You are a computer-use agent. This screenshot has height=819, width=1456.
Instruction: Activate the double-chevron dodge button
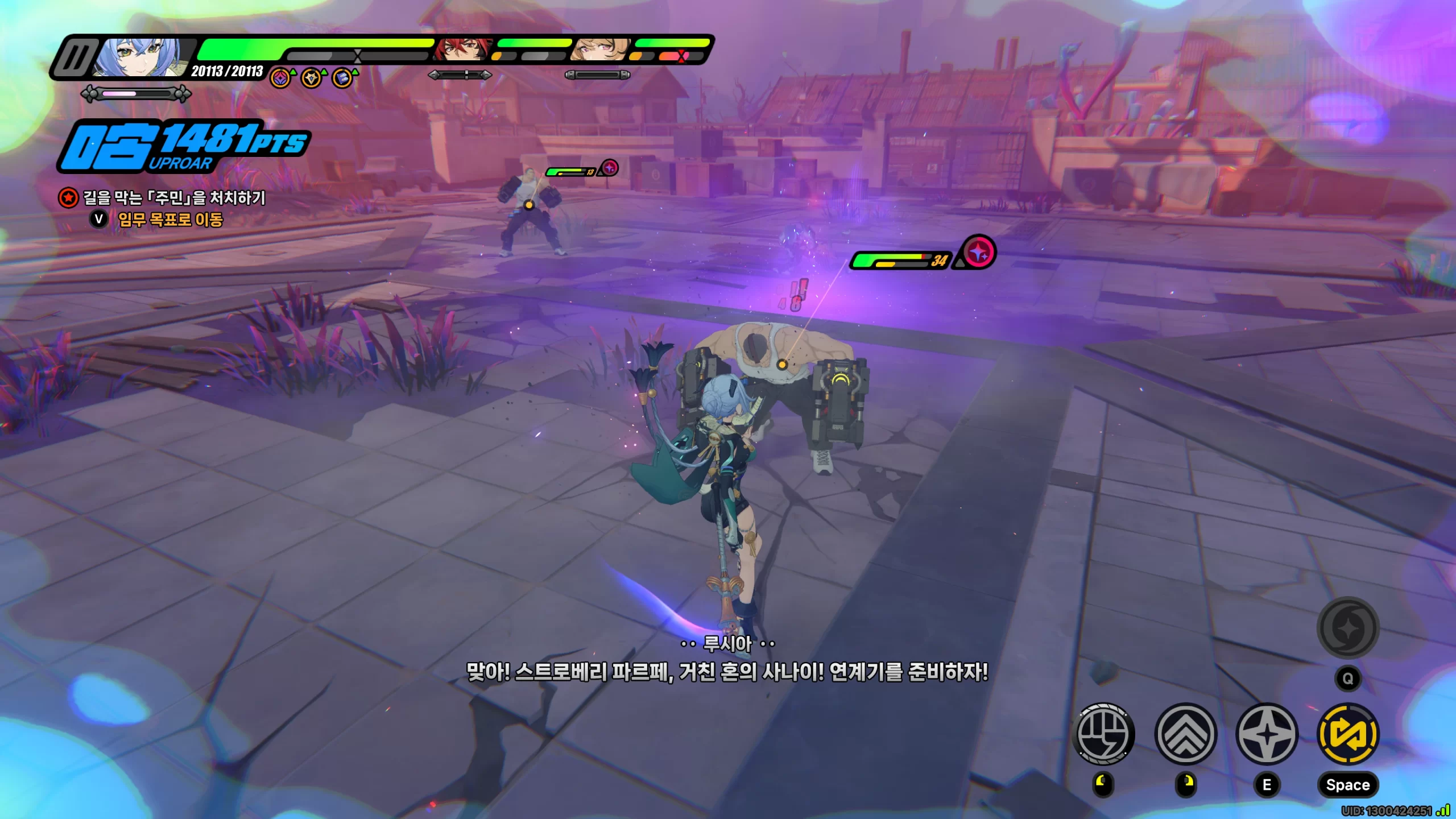pos(1185,733)
